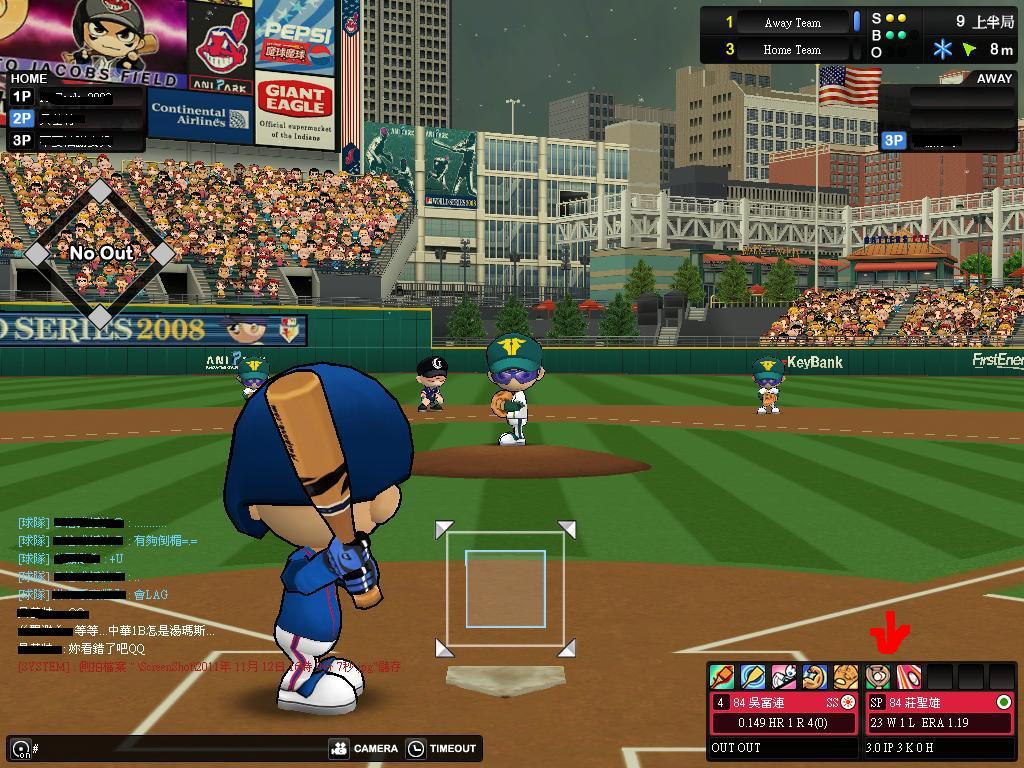Select the baseball glove skill icon
Image resolution: width=1024 pixels, height=768 pixels.
pyautogui.click(x=846, y=677)
